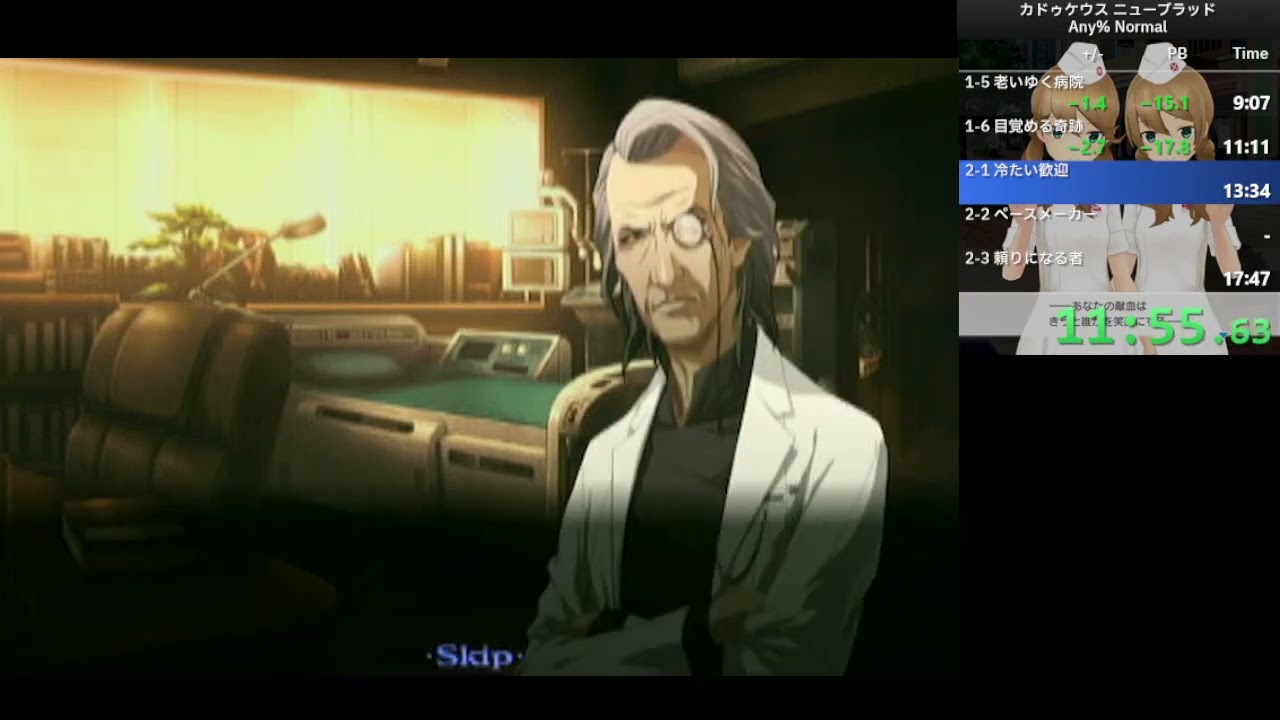The height and width of the screenshot is (720, 1280).
Task: Click the red cross icon on right nurse's cap
Action: (1174, 66)
